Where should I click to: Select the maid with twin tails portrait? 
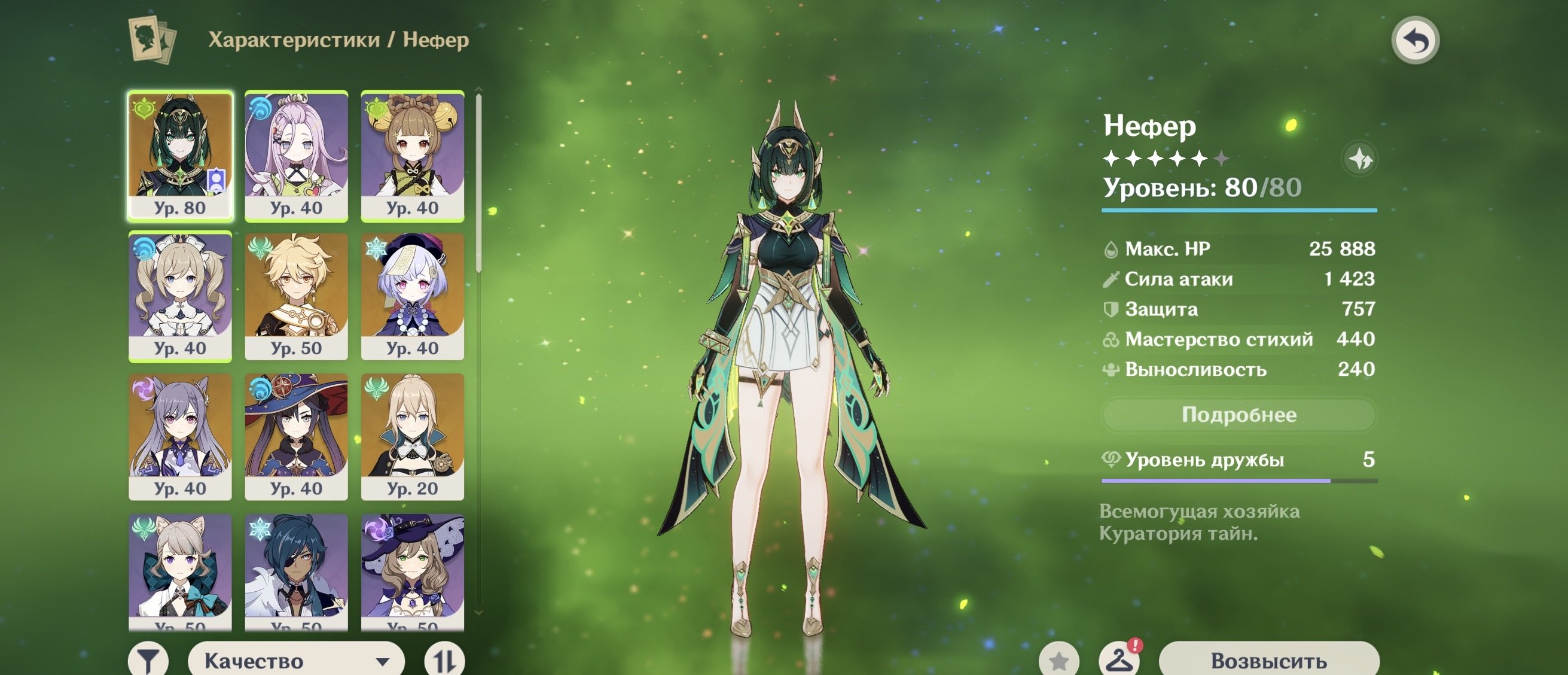[x=180, y=296]
